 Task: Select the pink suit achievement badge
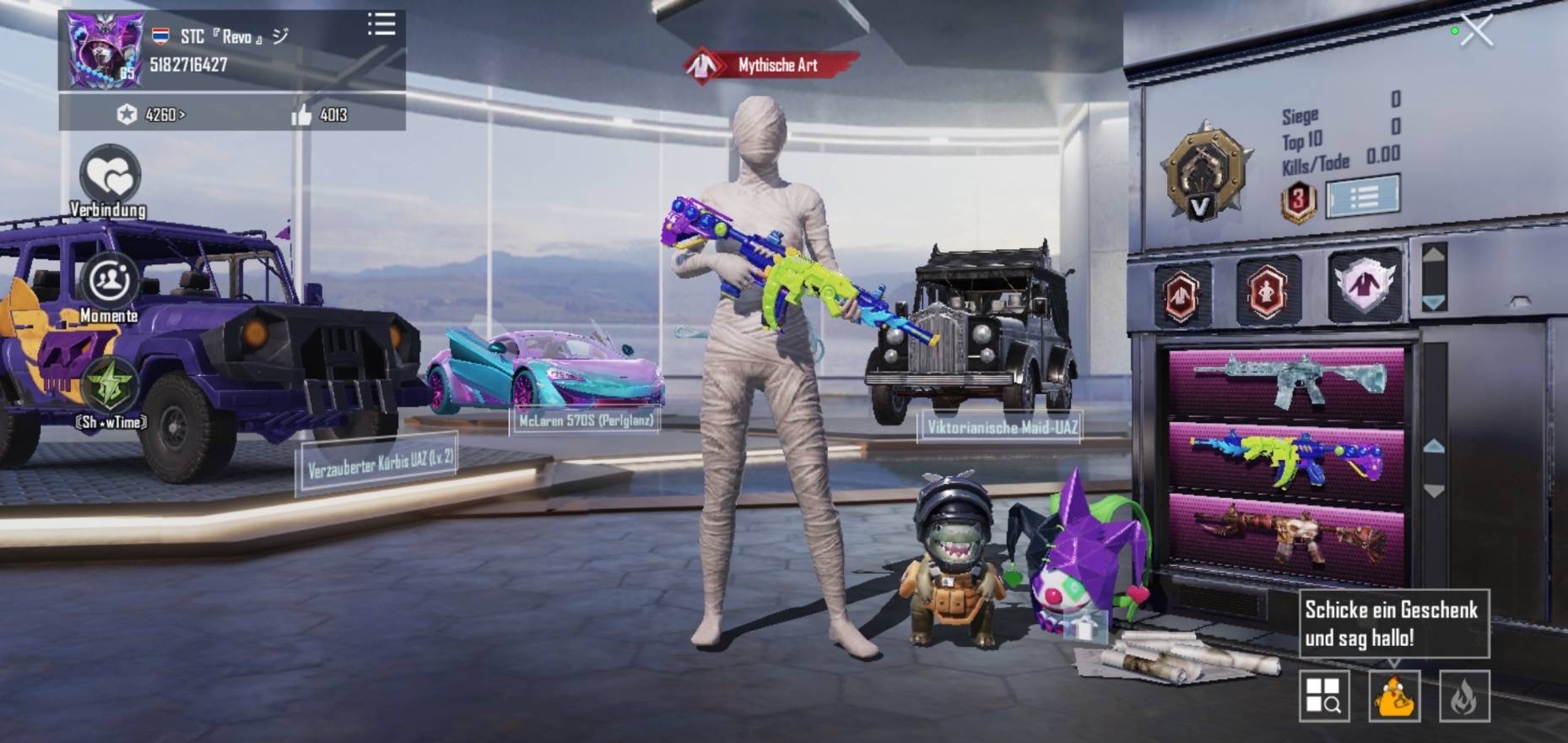(1362, 285)
